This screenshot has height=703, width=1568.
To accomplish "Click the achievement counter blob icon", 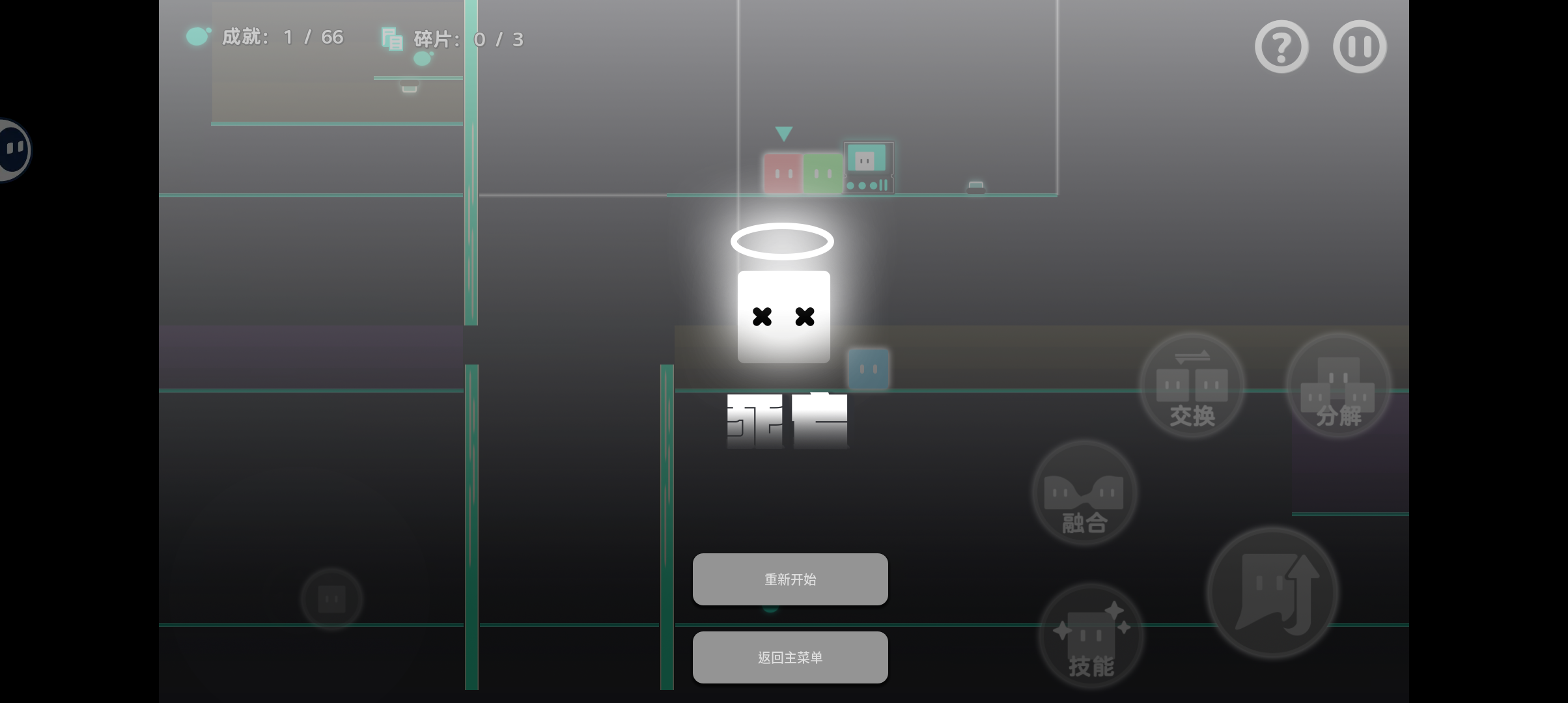I will (x=197, y=36).
